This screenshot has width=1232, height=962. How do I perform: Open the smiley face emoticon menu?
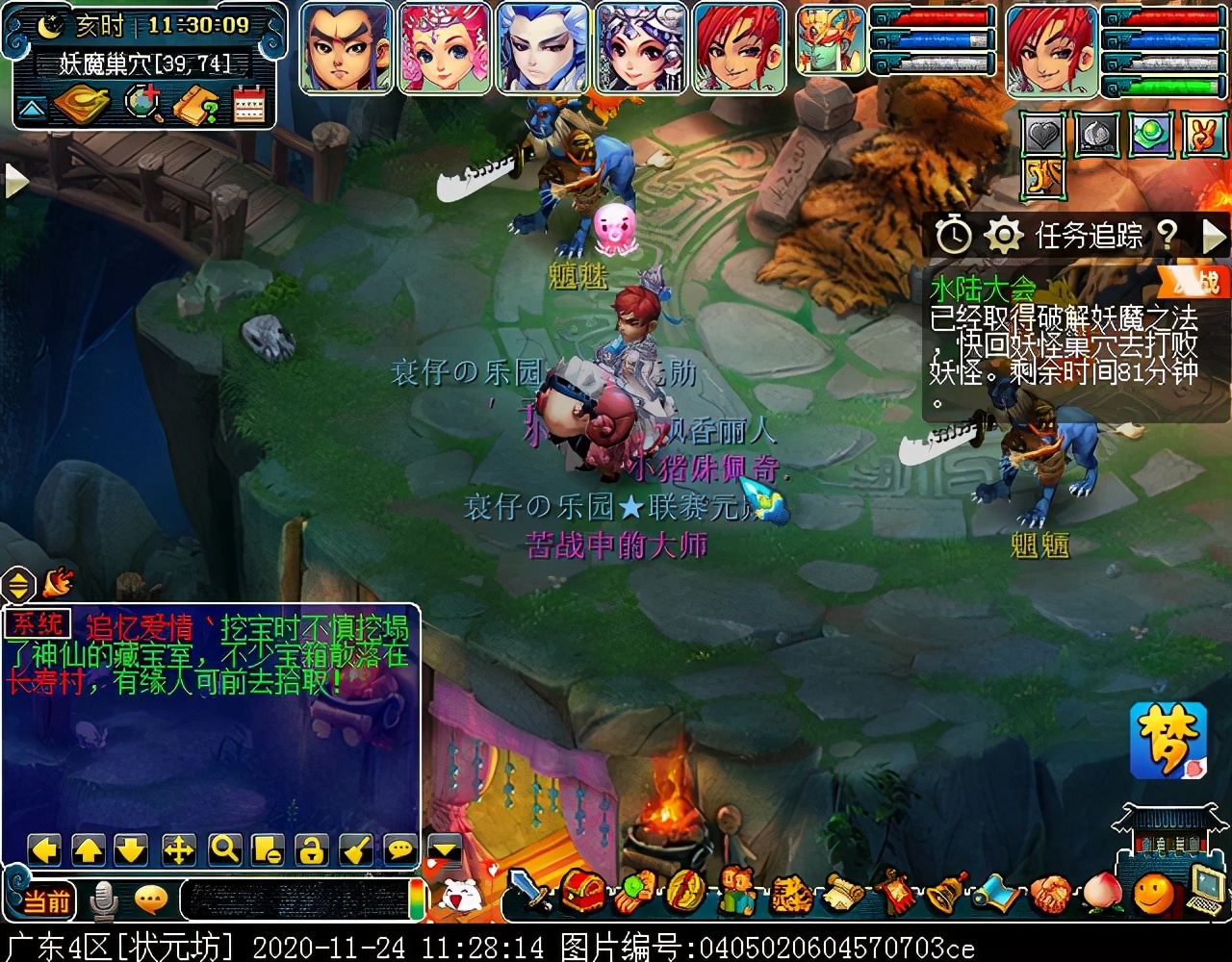tap(1152, 894)
